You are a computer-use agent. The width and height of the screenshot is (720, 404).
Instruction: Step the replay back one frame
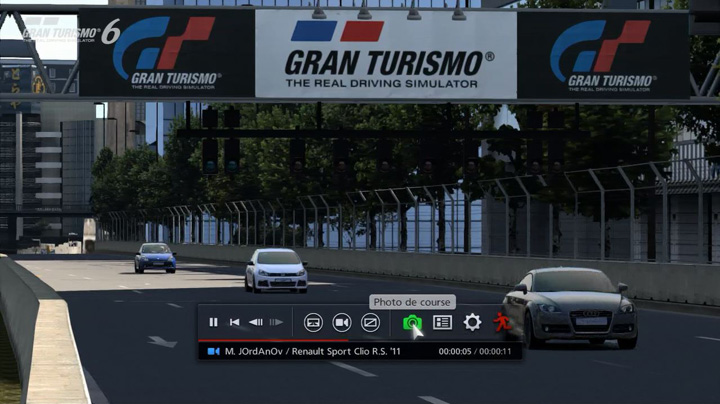click(x=255, y=322)
